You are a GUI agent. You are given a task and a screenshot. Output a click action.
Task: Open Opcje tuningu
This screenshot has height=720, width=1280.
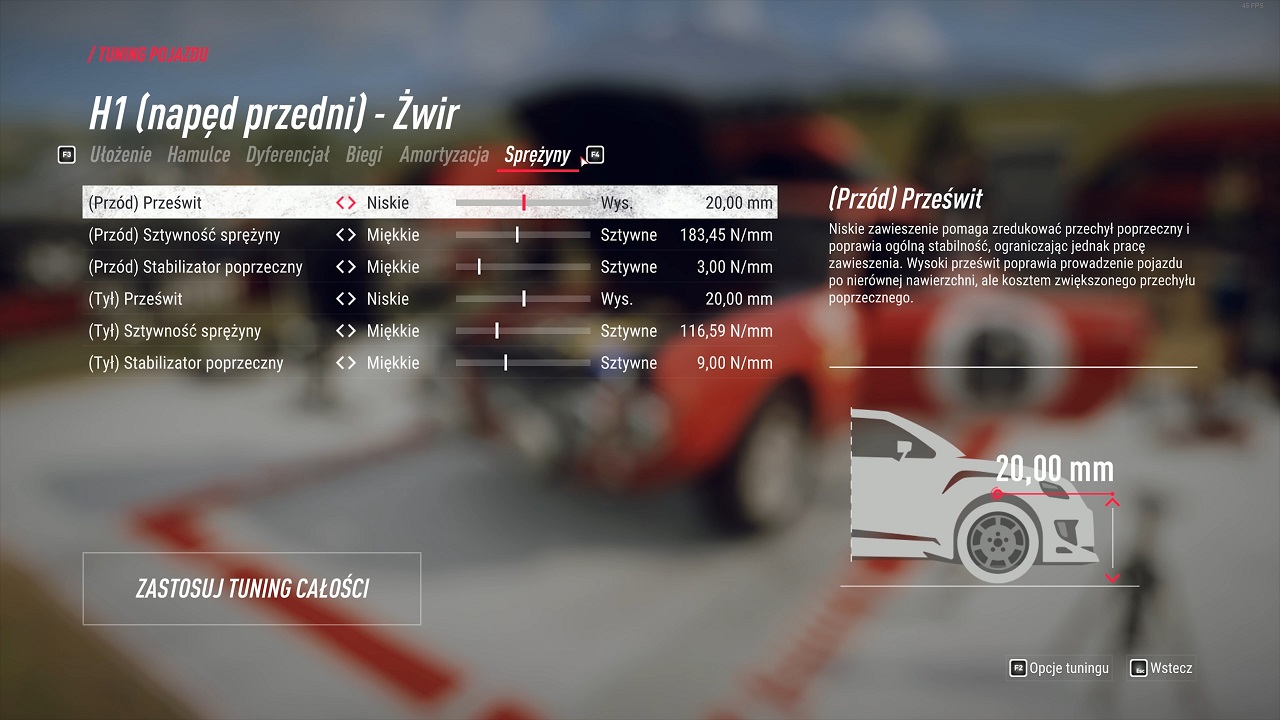point(1059,668)
